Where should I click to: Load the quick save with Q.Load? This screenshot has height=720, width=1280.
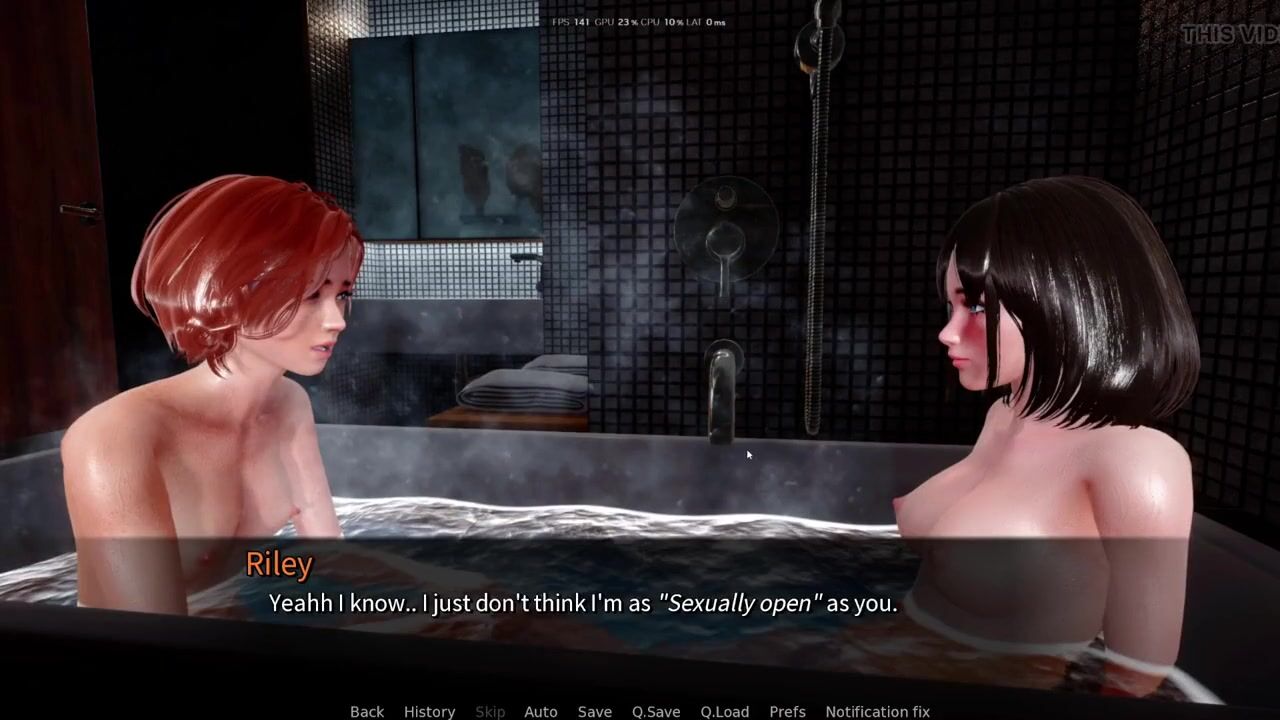coord(724,711)
